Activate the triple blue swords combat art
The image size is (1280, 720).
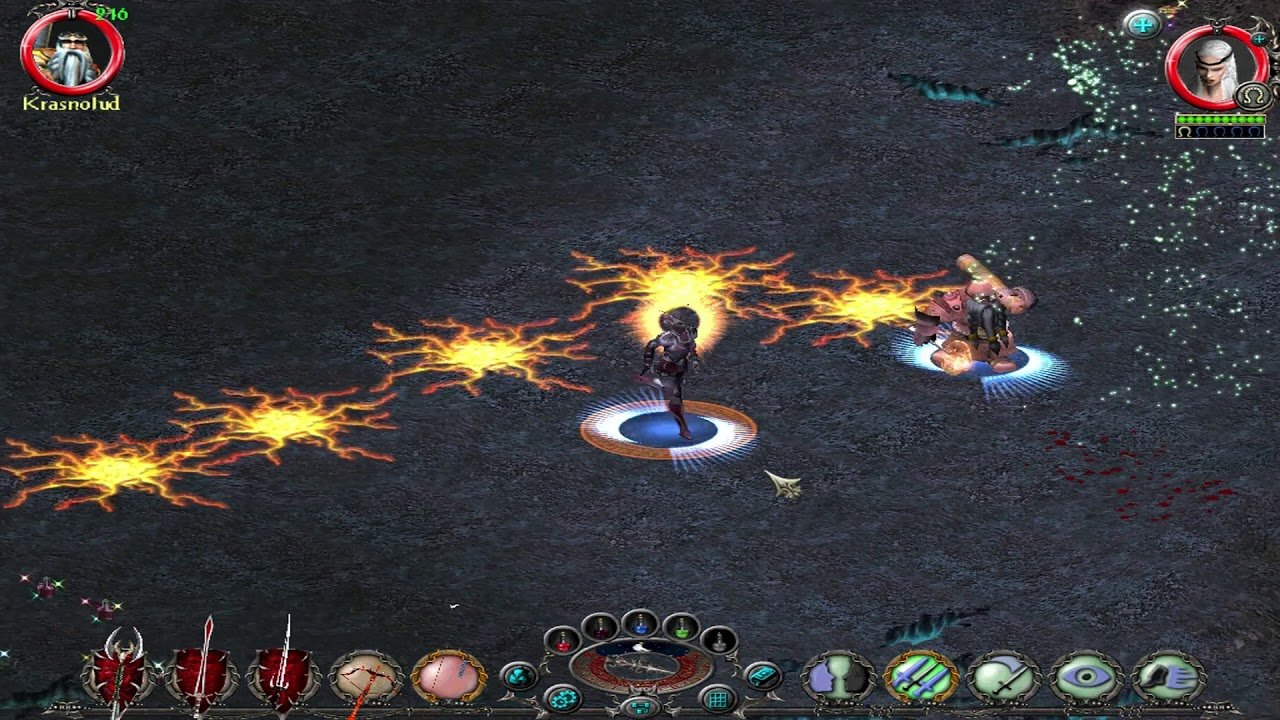[x=920, y=678]
